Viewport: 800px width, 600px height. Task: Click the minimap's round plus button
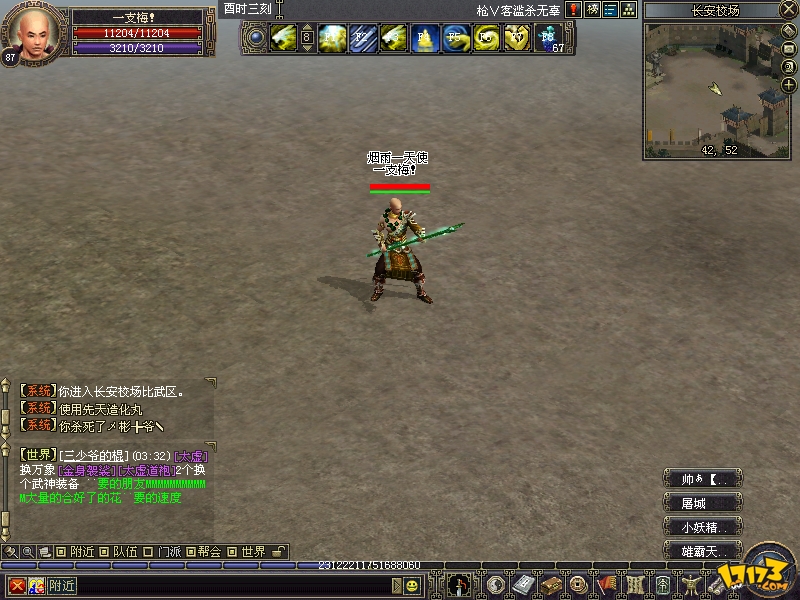789,85
